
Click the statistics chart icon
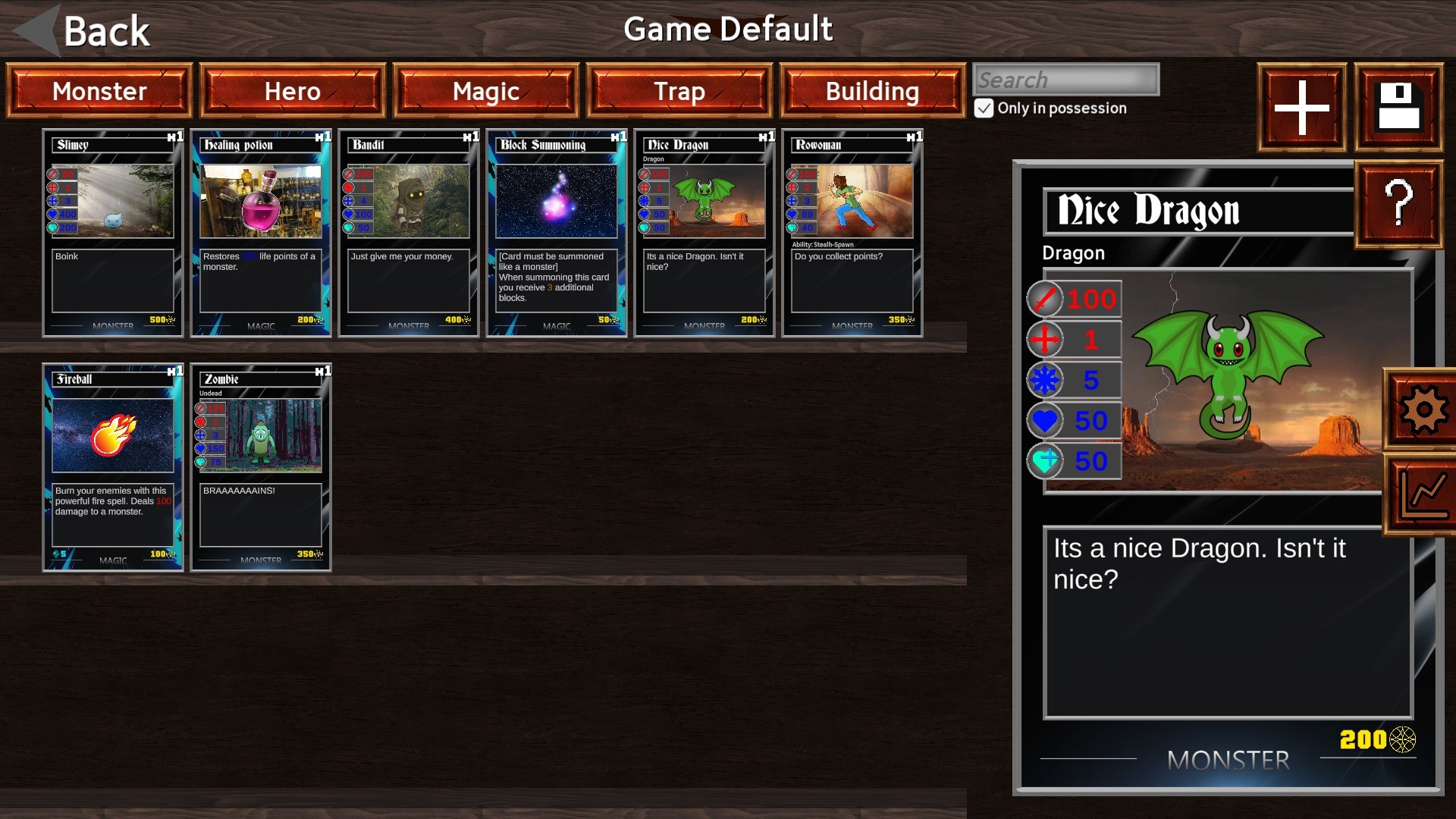[1424, 494]
